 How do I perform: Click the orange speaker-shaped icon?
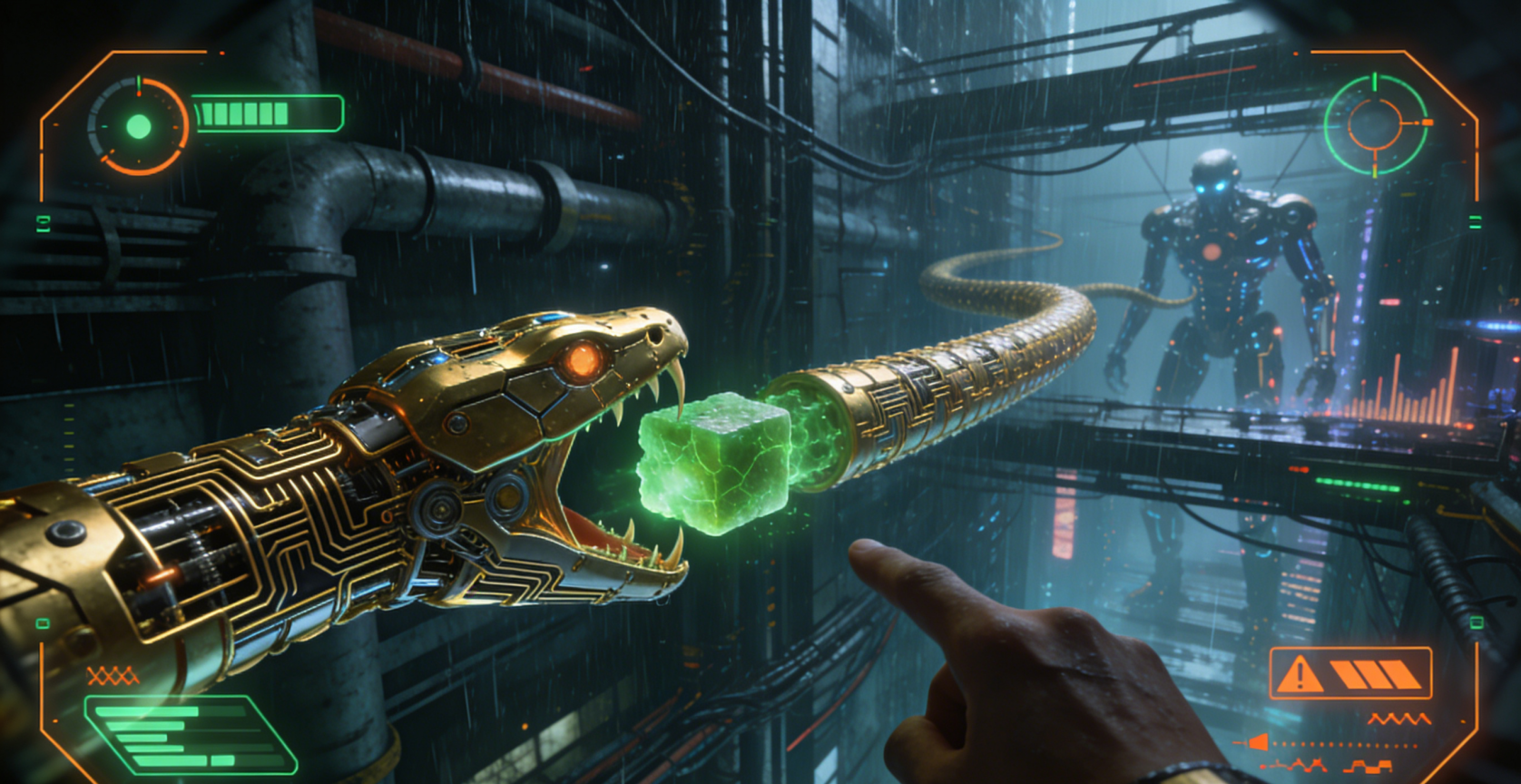1259,743
